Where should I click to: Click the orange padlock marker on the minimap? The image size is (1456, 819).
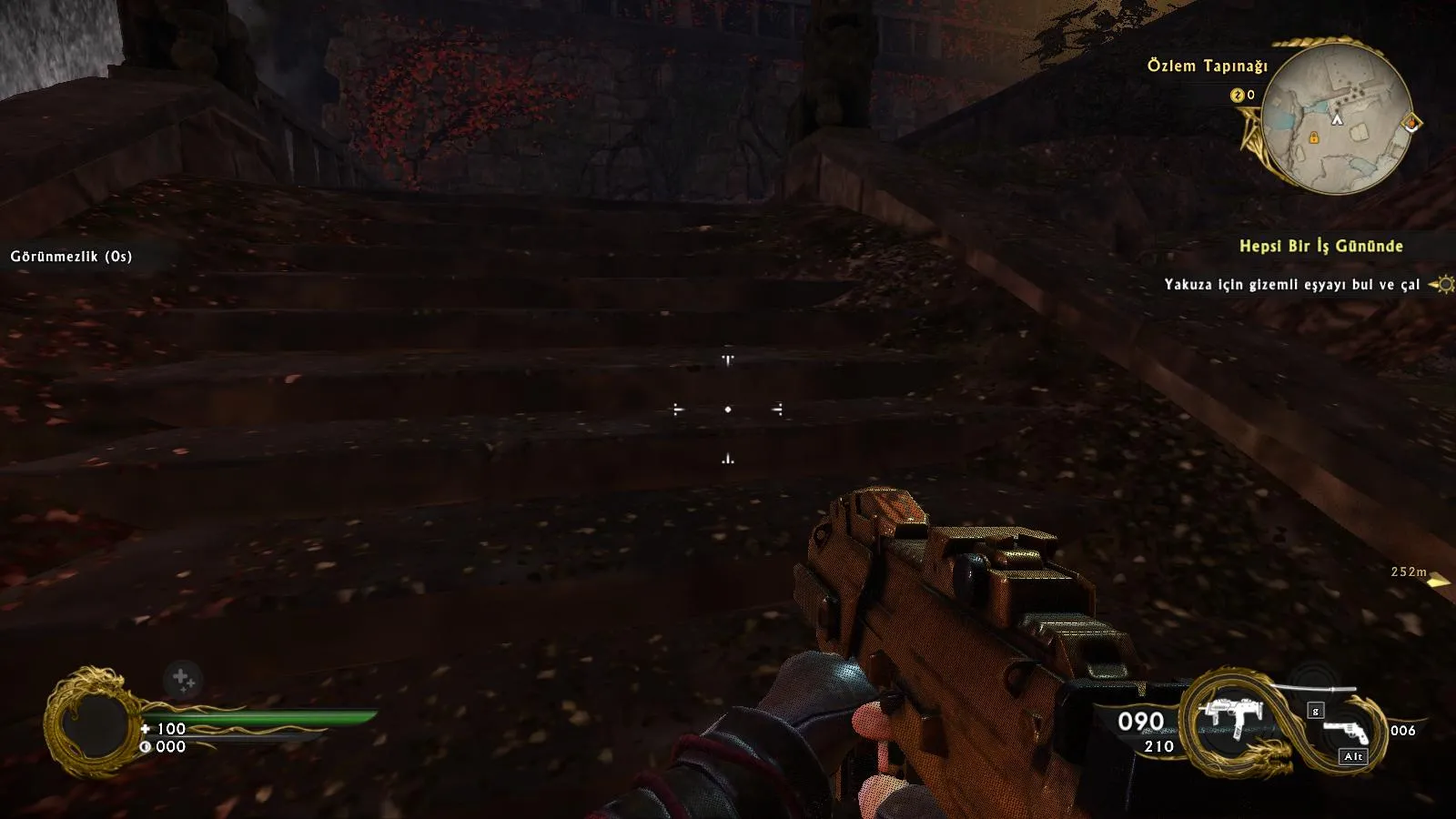pos(1313,137)
